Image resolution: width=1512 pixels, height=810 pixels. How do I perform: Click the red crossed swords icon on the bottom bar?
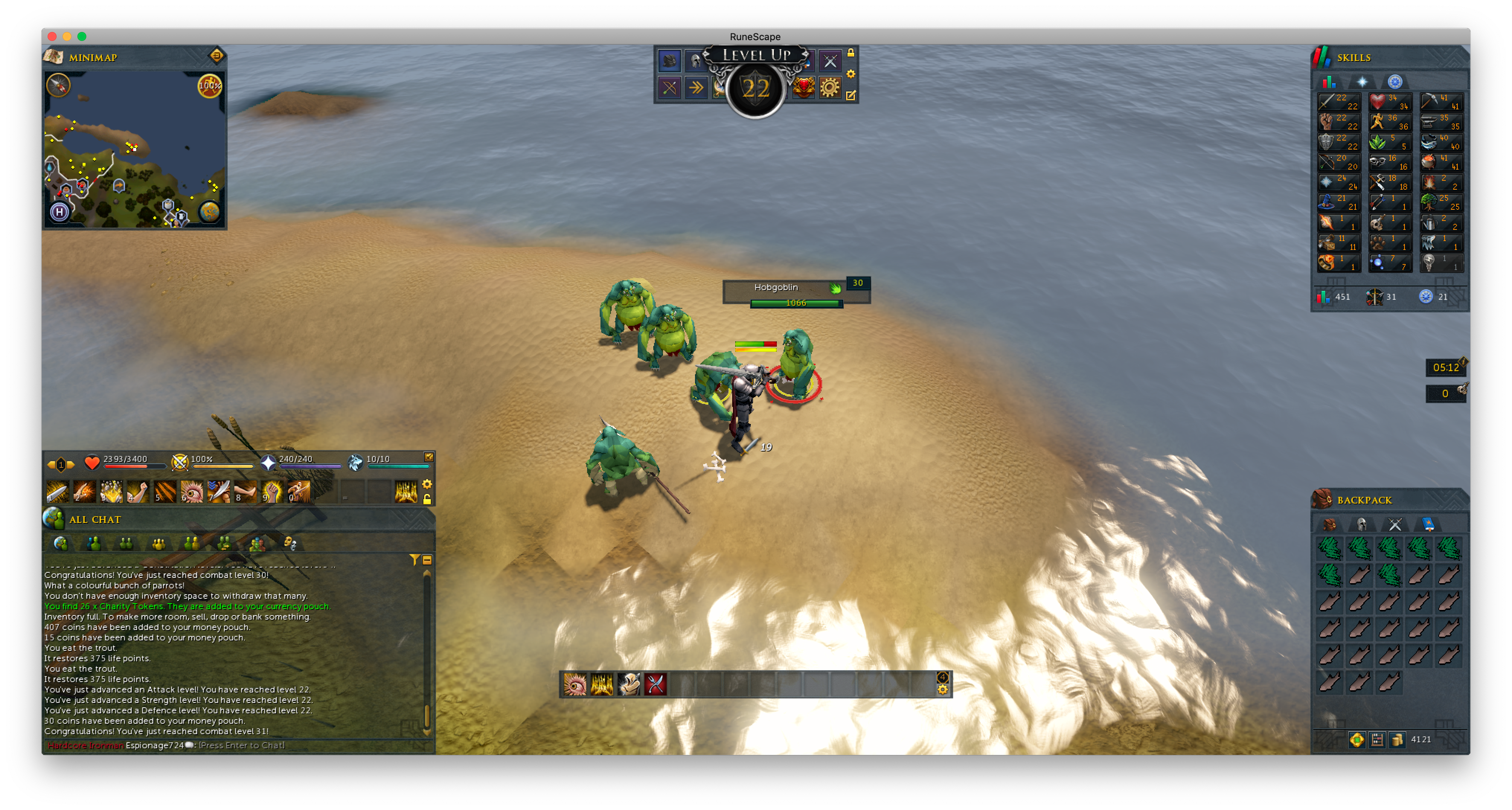point(655,684)
